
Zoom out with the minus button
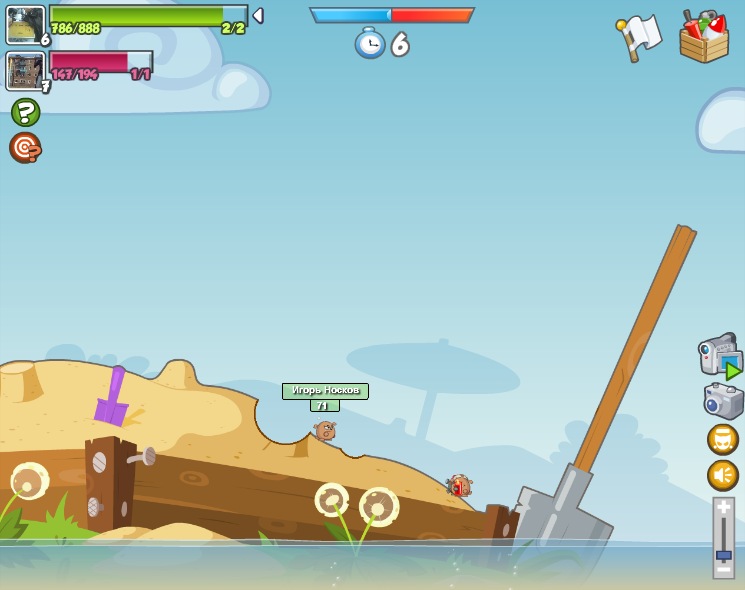(x=723, y=568)
